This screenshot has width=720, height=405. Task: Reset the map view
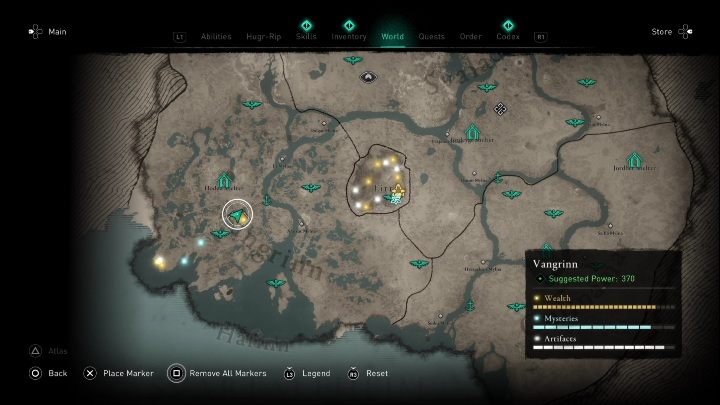click(x=368, y=373)
